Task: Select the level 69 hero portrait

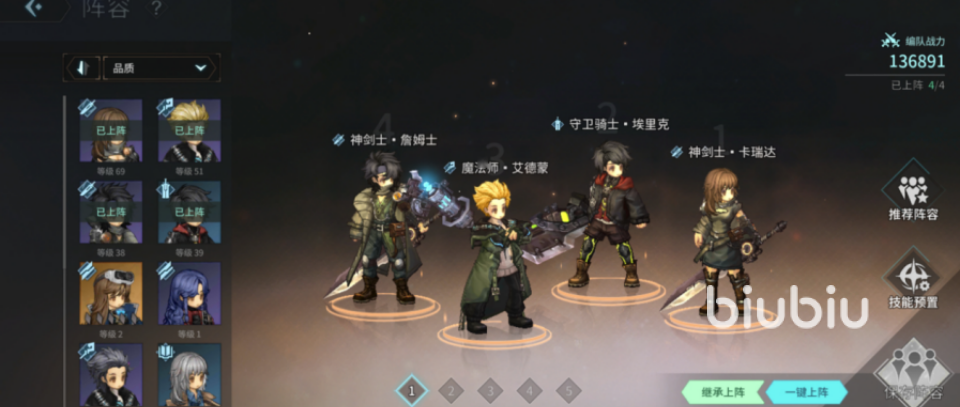Action: (x=110, y=130)
